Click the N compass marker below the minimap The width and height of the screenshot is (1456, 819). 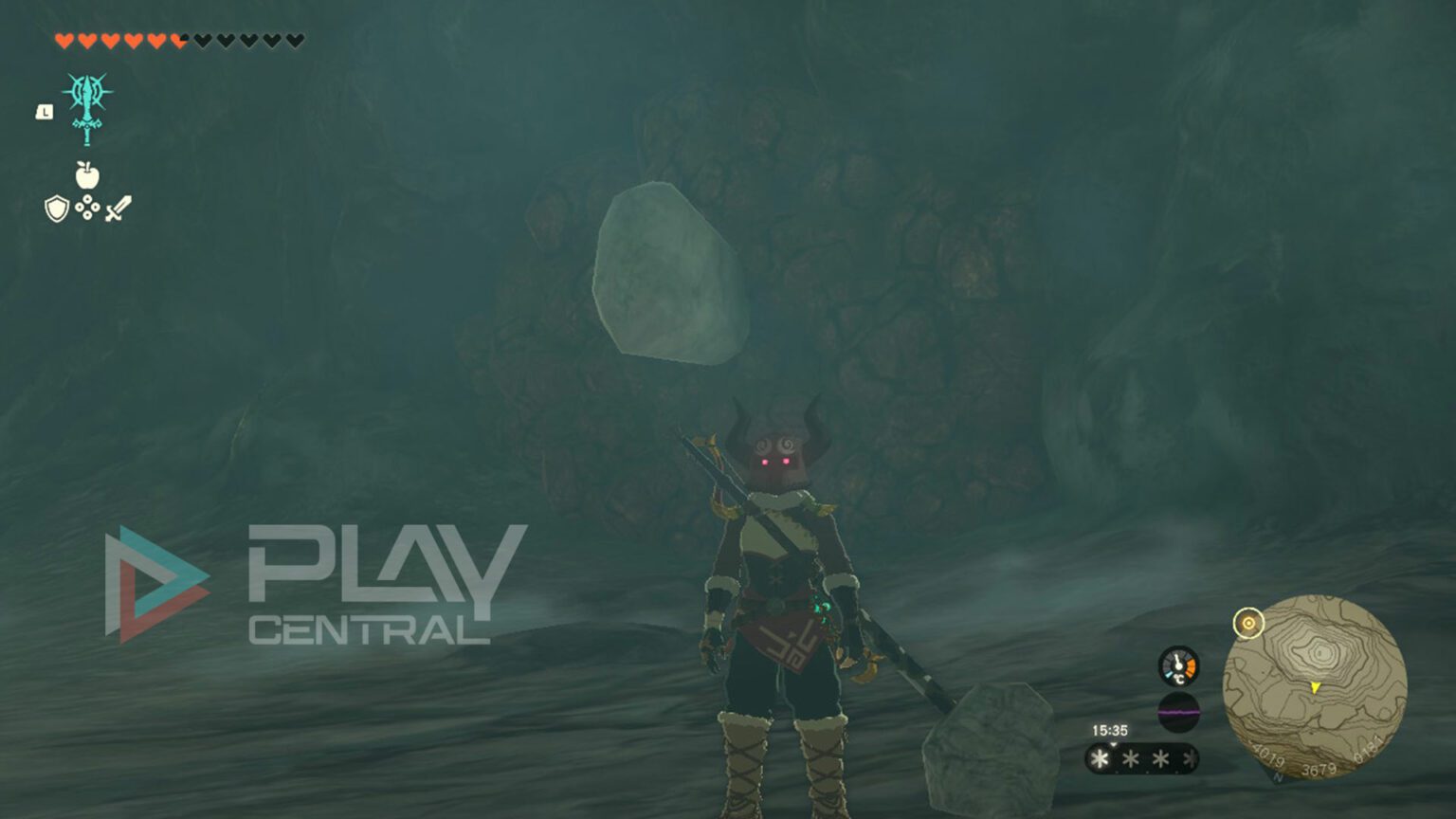point(1277,776)
